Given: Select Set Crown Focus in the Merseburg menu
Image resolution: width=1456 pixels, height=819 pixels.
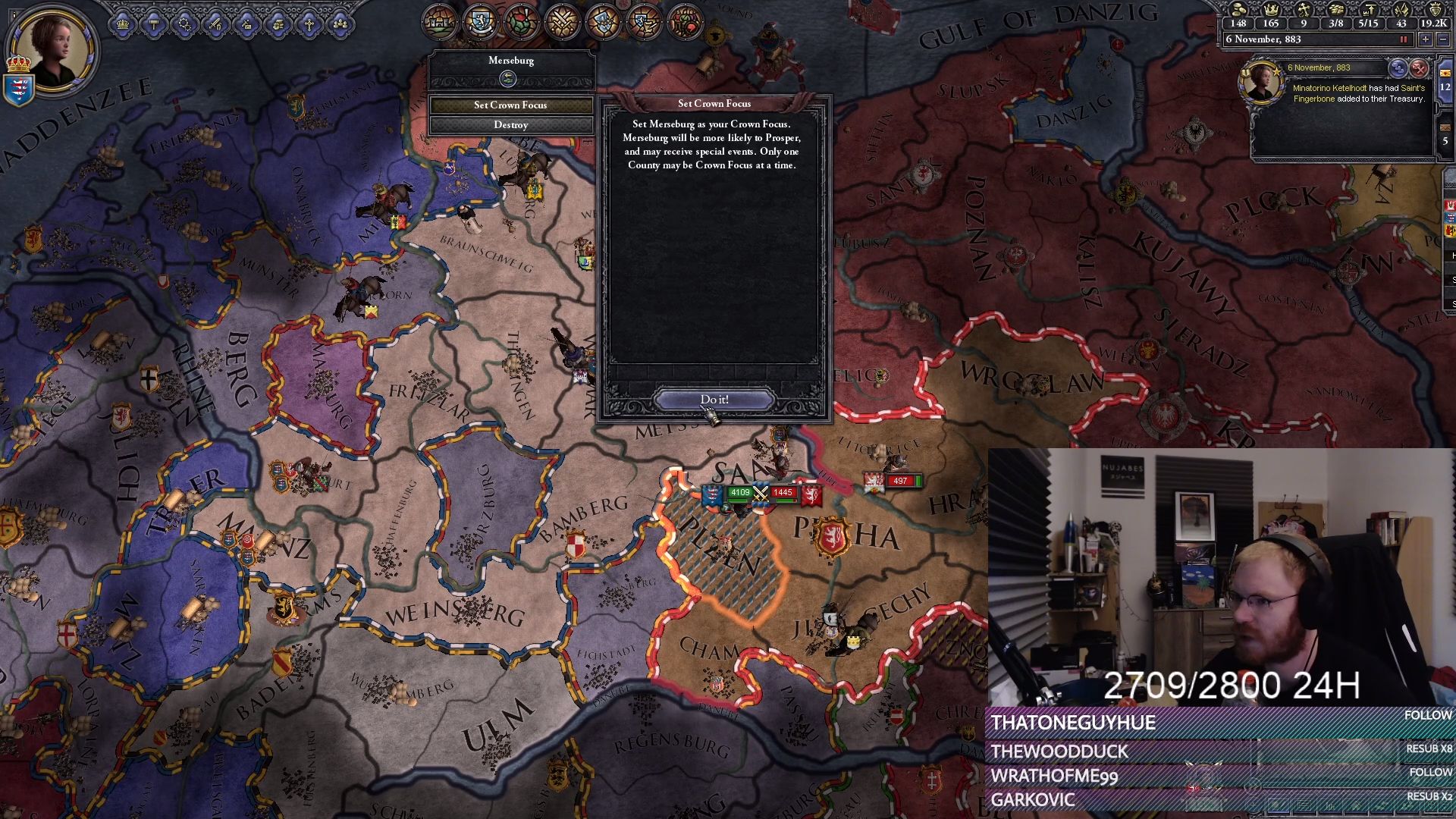Looking at the screenshot, I should point(511,105).
